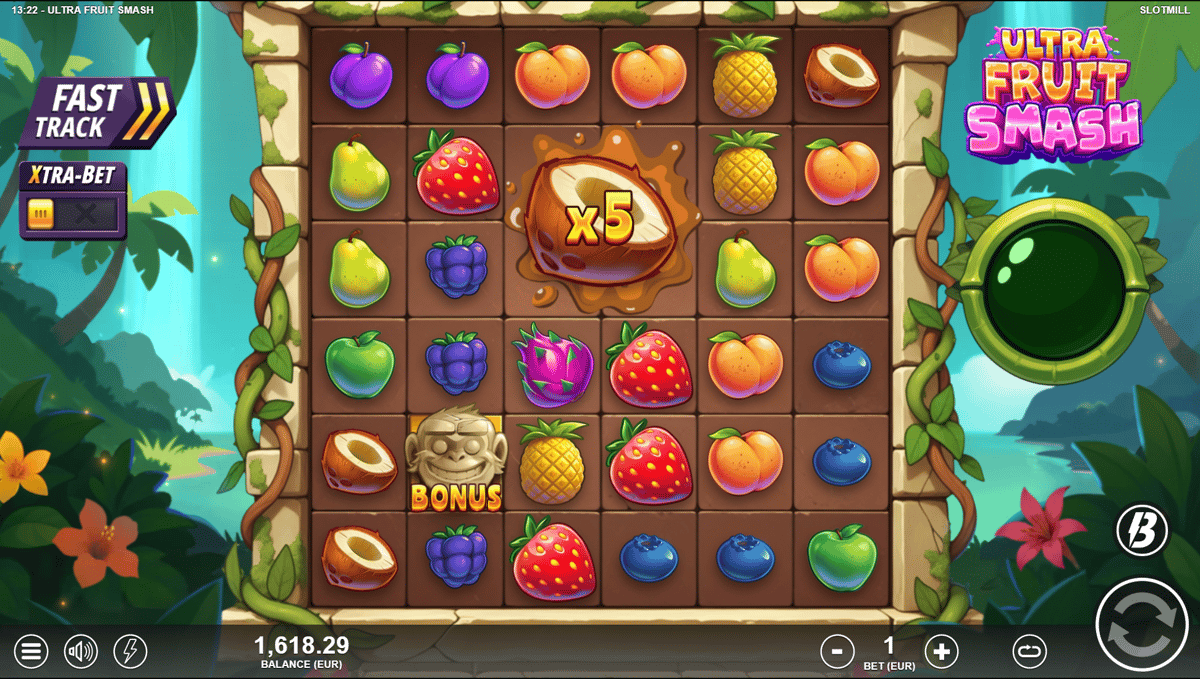Screen dimensions: 1200x679
Task: Open the autoplay loop button
Action: click(x=1029, y=652)
